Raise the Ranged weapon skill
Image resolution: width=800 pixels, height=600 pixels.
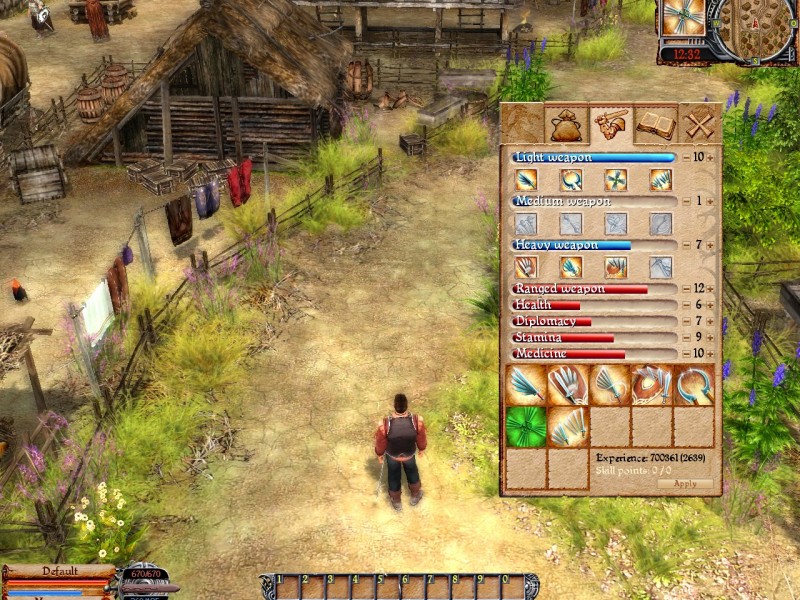pyautogui.click(x=711, y=289)
